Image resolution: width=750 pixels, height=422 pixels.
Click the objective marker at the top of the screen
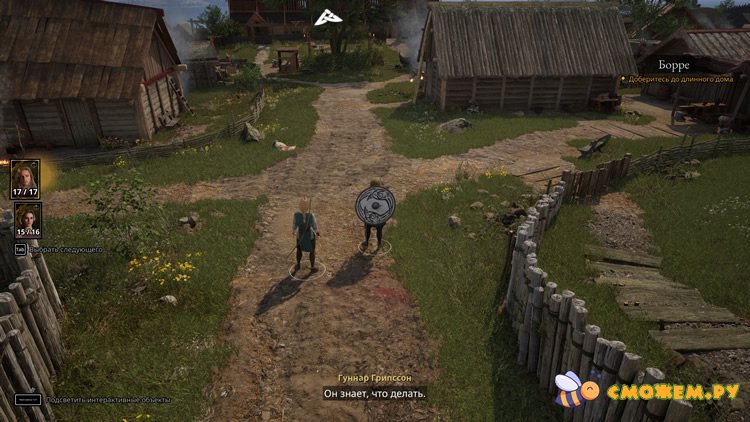[324, 17]
